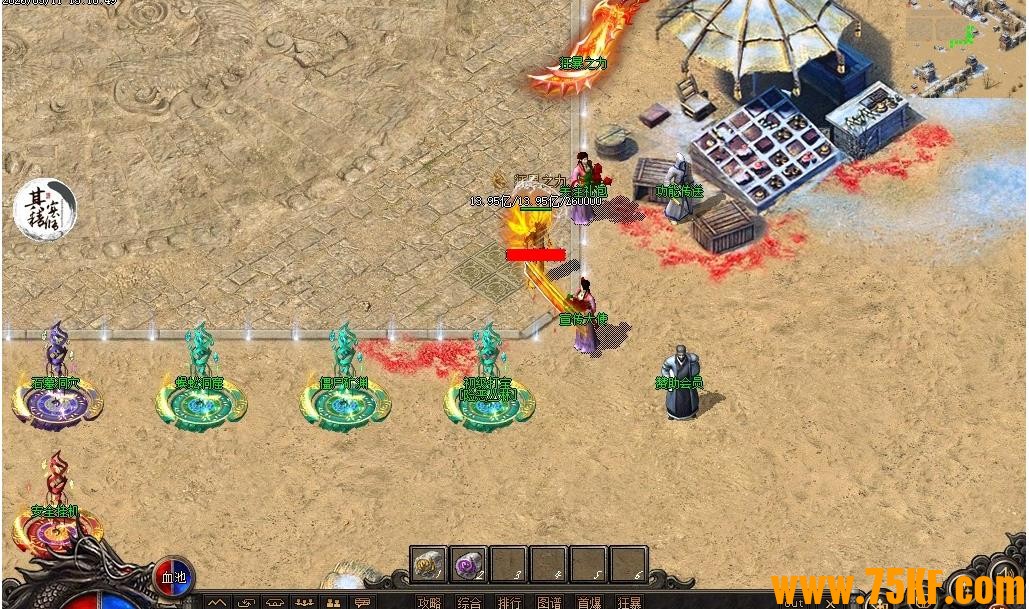Open the 综合 panel
Image resolution: width=1029 pixels, height=609 pixels.
tap(469, 602)
